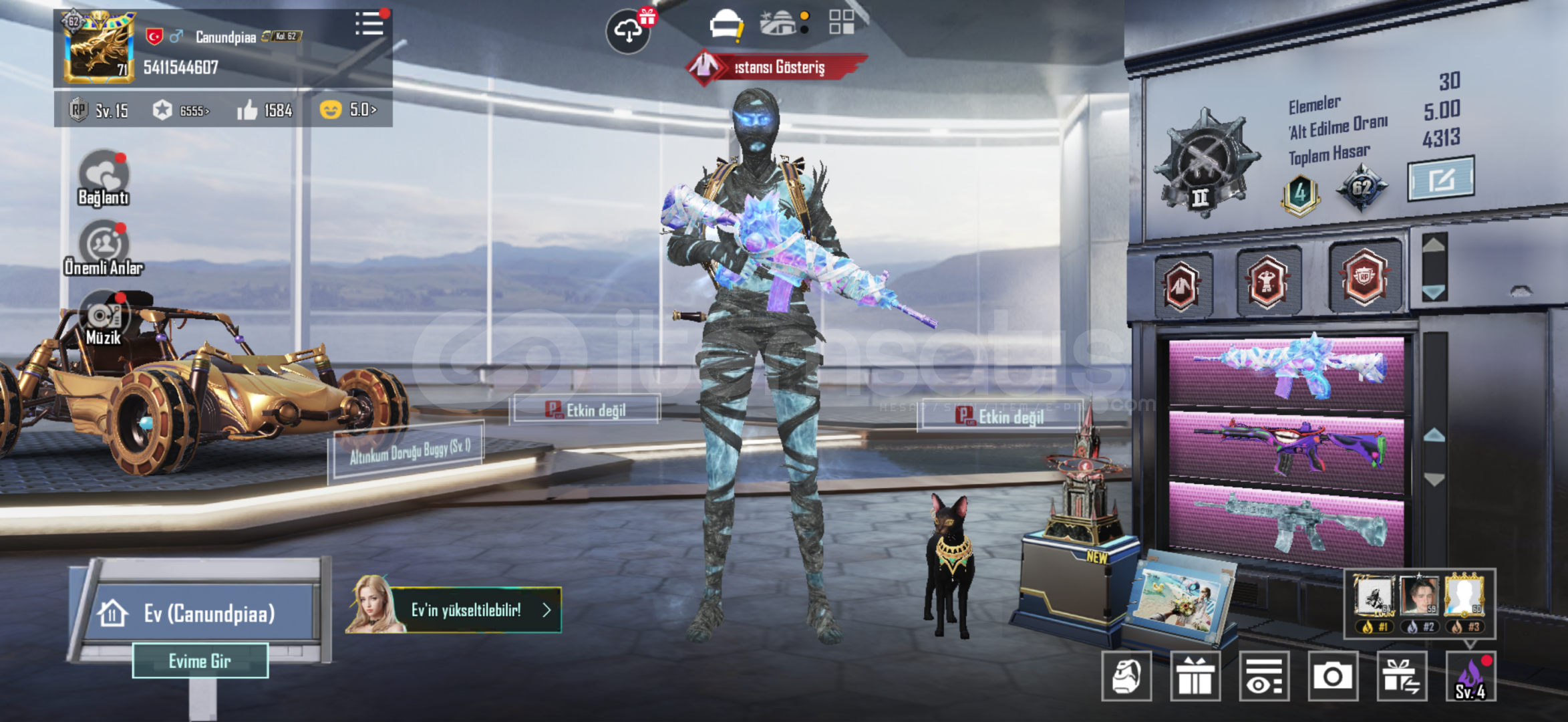
Task: Click the Sv. 4 purple flame icon
Action: pos(1470,677)
